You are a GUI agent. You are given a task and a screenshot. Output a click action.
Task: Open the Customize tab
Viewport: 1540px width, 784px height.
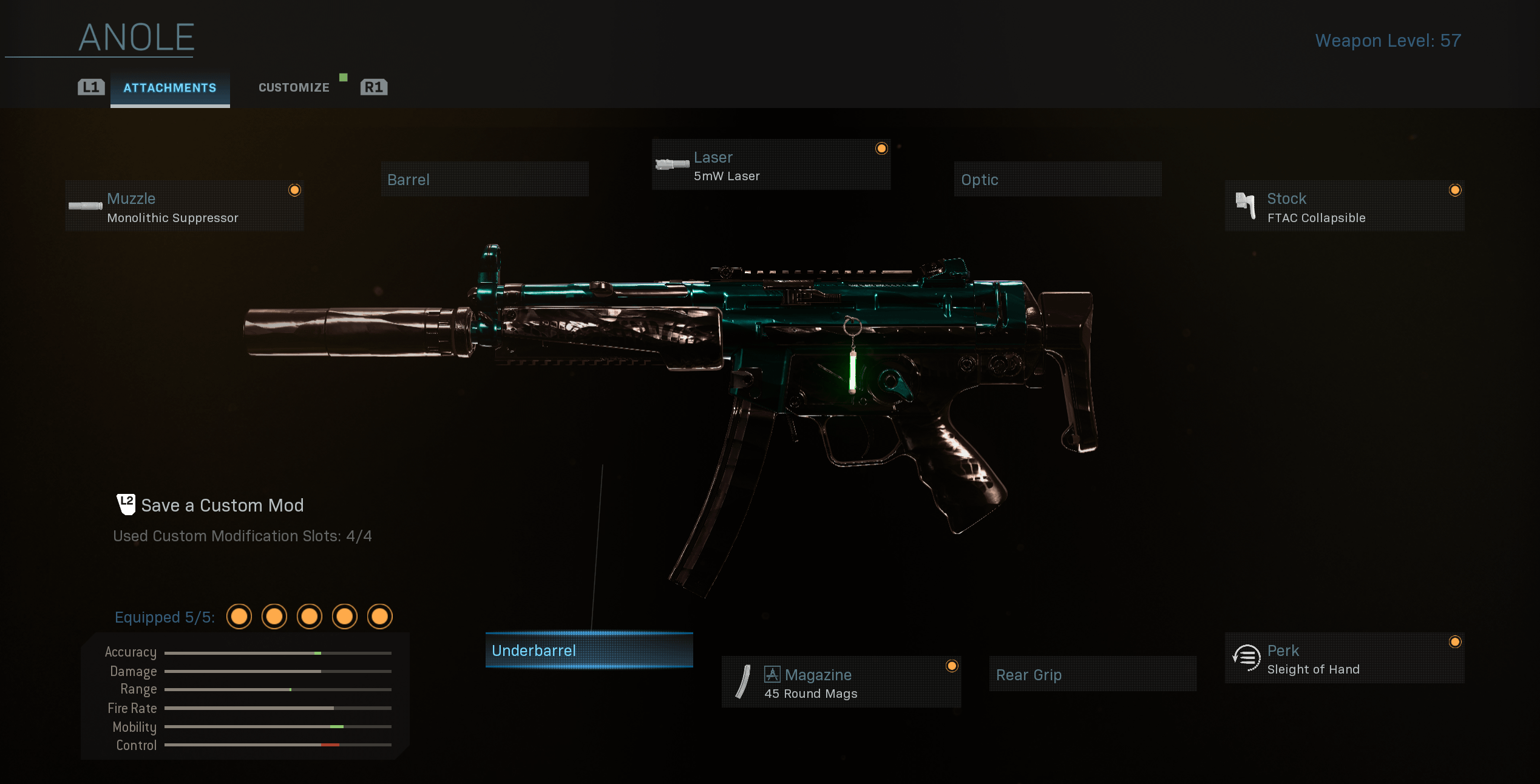(x=294, y=88)
